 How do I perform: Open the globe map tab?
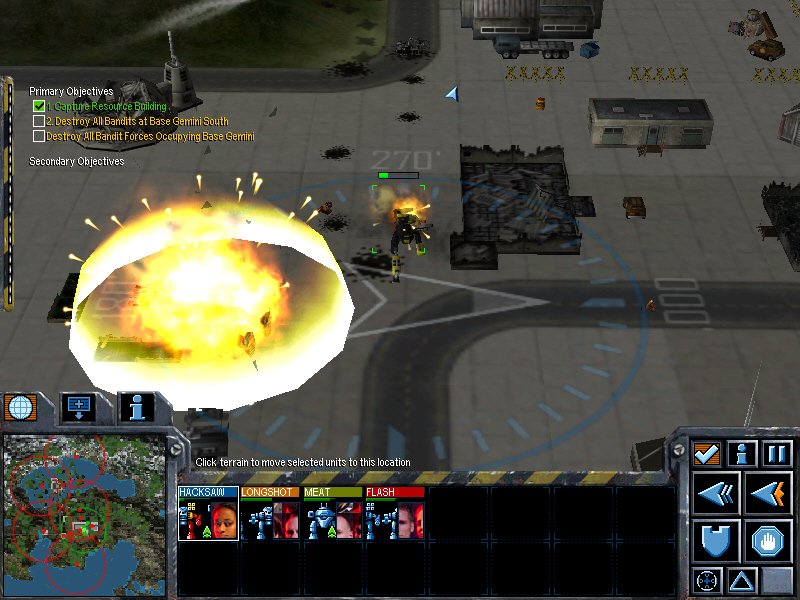pos(20,407)
